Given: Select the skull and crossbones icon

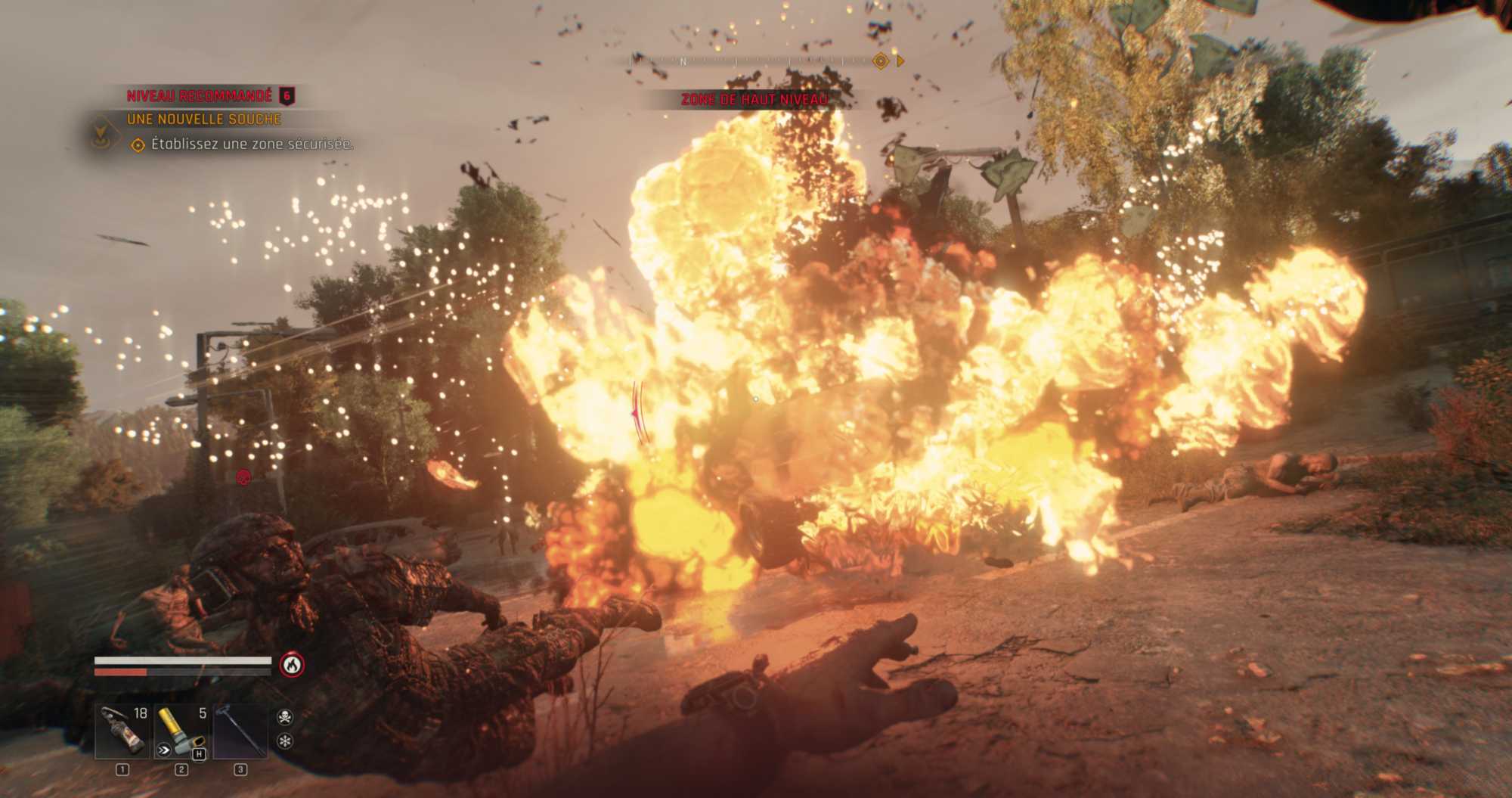Looking at the screenshot, I should (285, 716).
